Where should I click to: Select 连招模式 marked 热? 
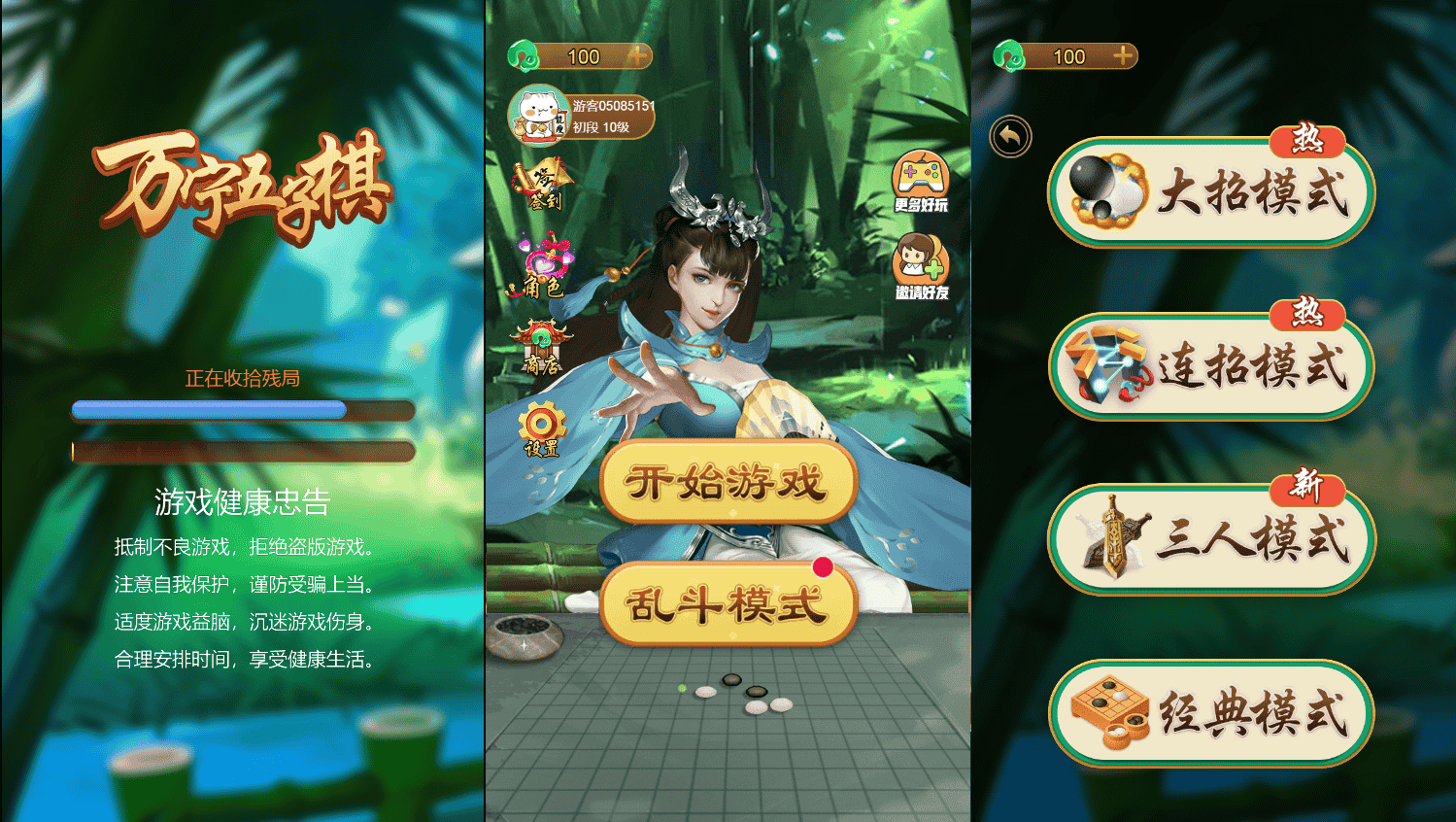tap(1210, 366)
